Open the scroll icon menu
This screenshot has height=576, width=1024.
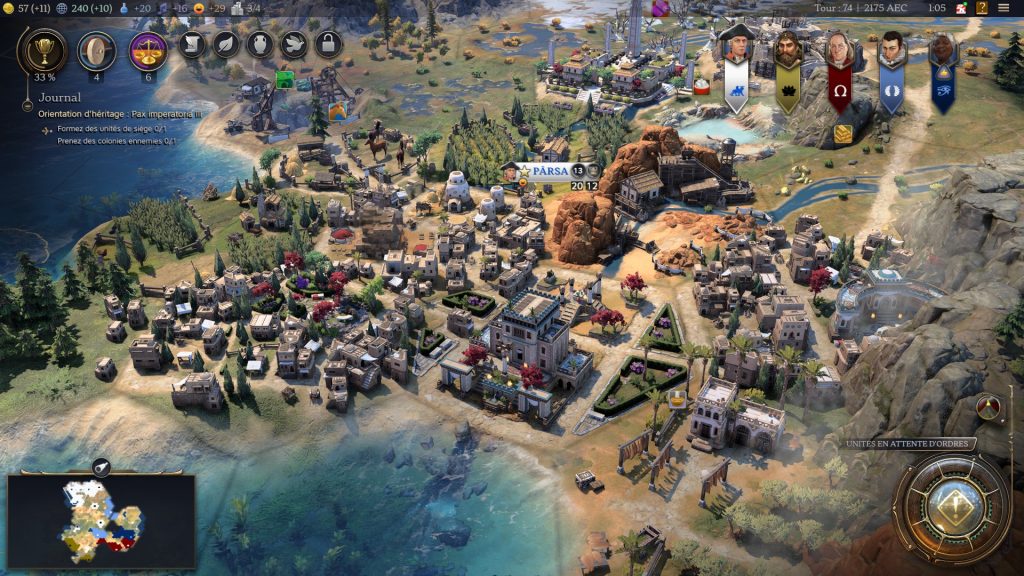click(193, 44)
